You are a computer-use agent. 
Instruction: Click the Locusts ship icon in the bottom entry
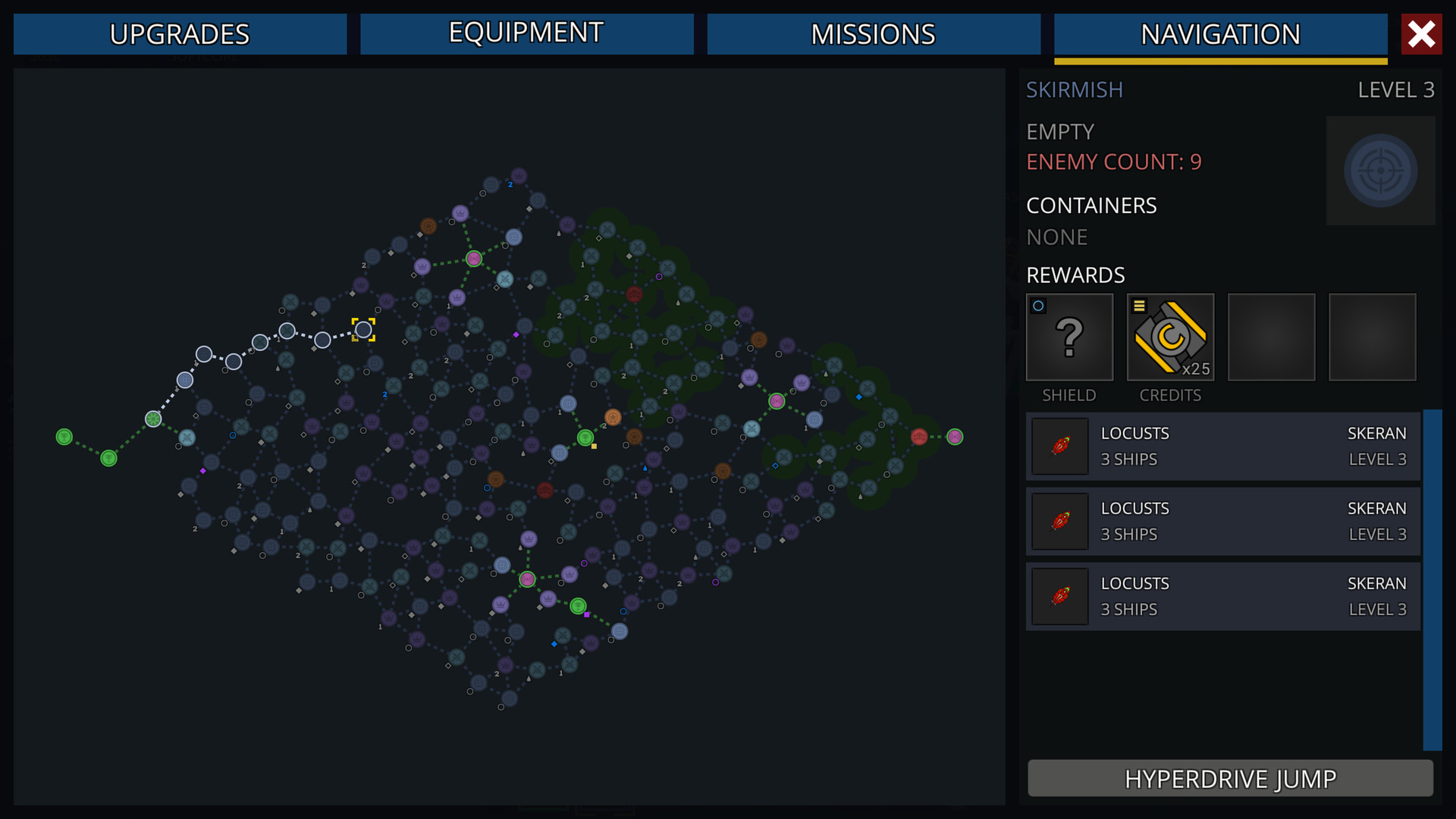point(1059,596)
